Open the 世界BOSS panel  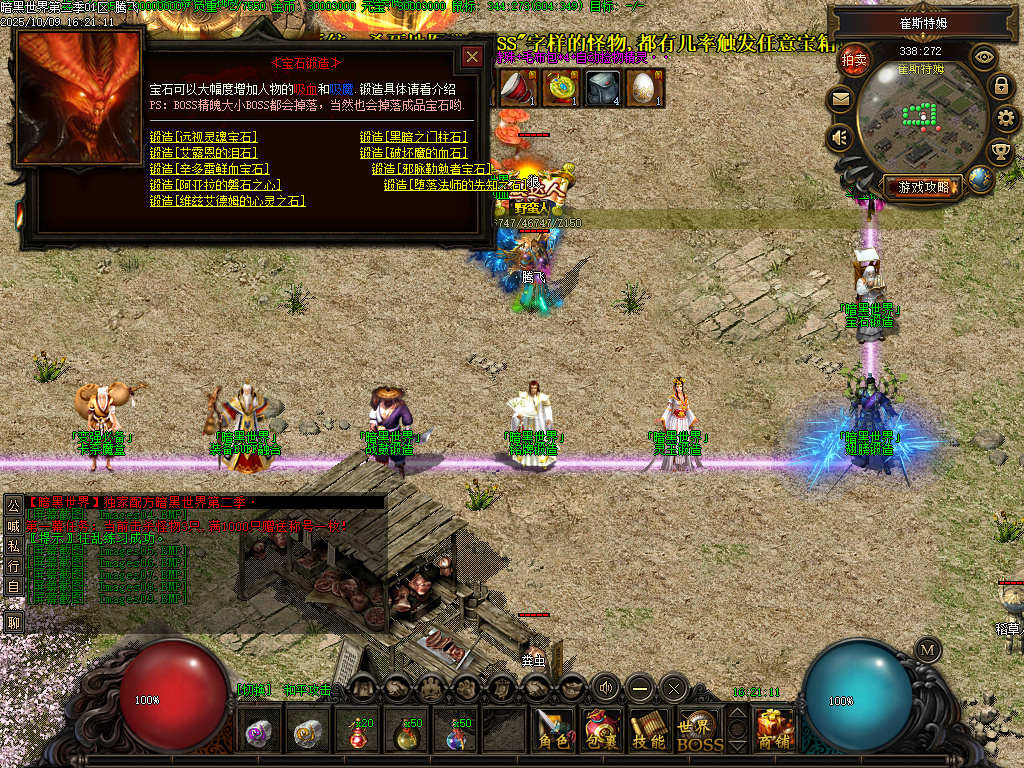699,731
